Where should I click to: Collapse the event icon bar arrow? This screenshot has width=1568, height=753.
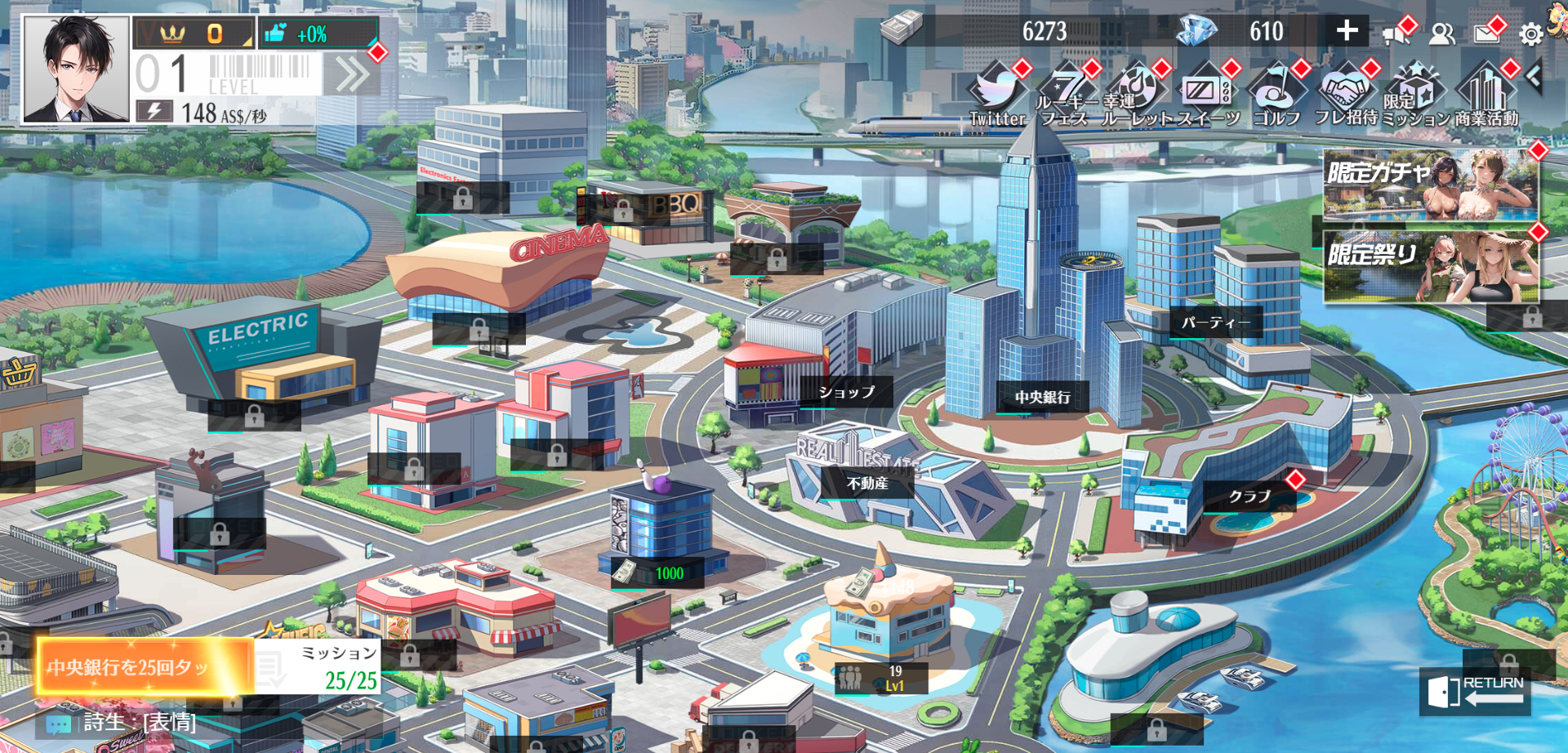[1534, 78]
